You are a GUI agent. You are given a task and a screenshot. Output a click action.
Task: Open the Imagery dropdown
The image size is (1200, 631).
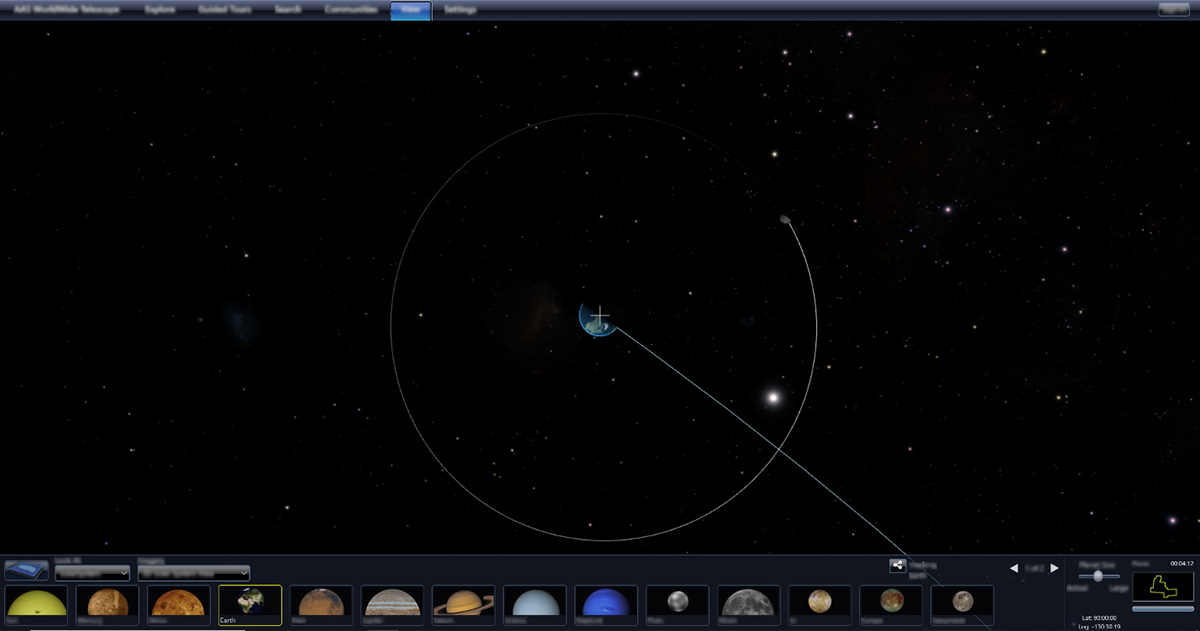(193, 573)
